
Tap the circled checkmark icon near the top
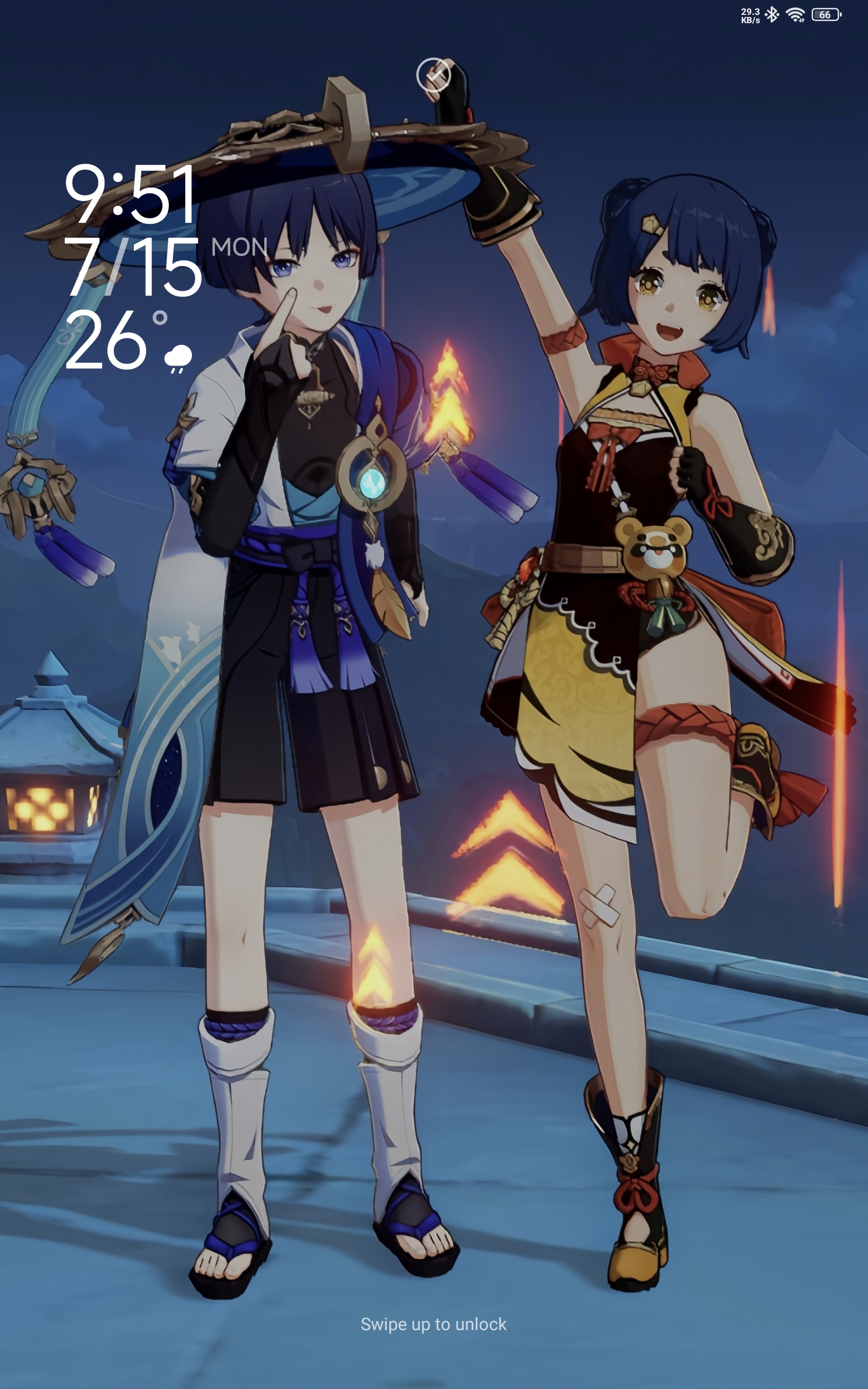click(x=434, y=75)
